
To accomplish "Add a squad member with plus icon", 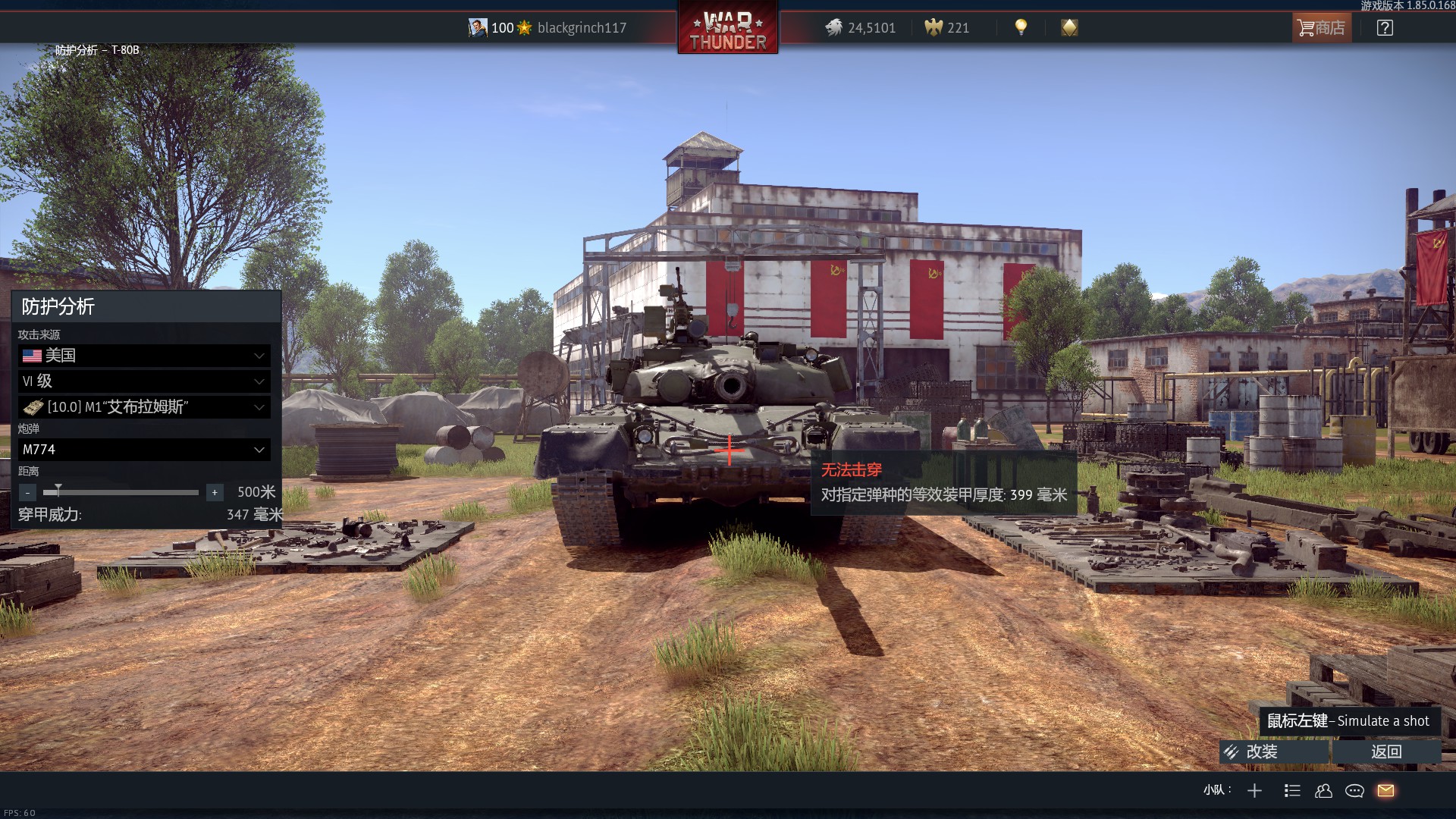I will (1254, 791).
